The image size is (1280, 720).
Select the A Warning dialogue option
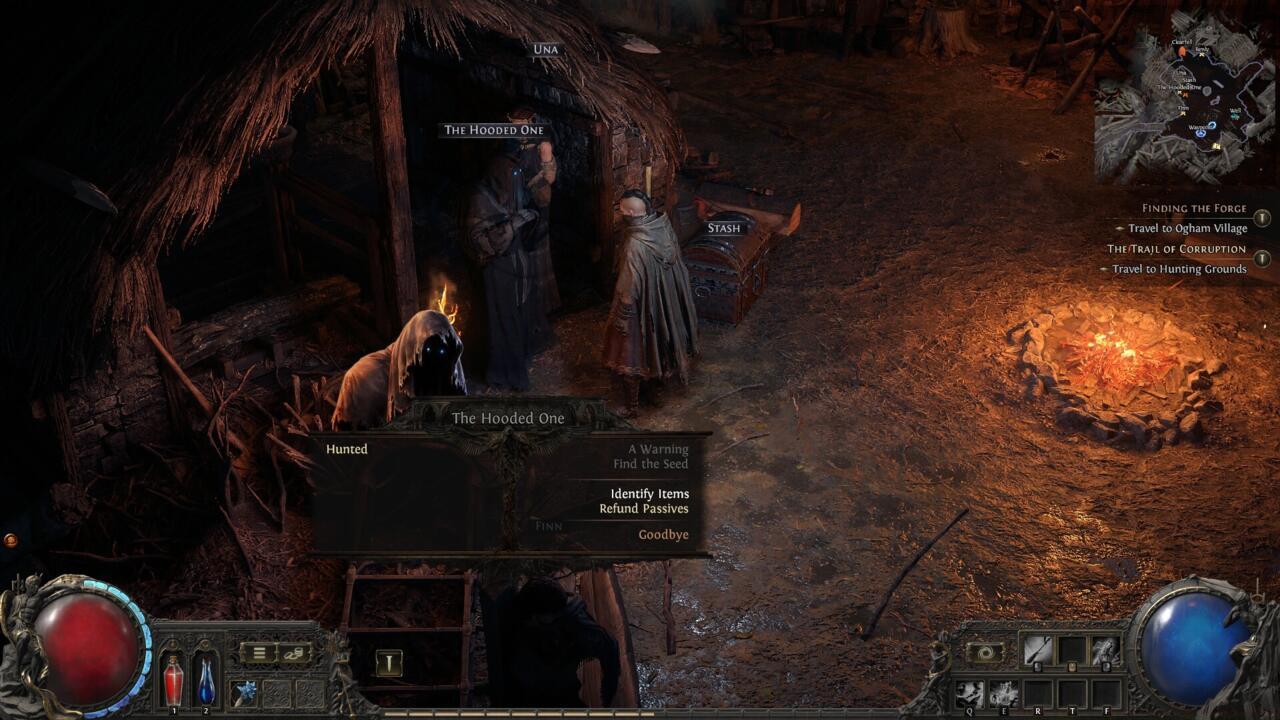658,450
